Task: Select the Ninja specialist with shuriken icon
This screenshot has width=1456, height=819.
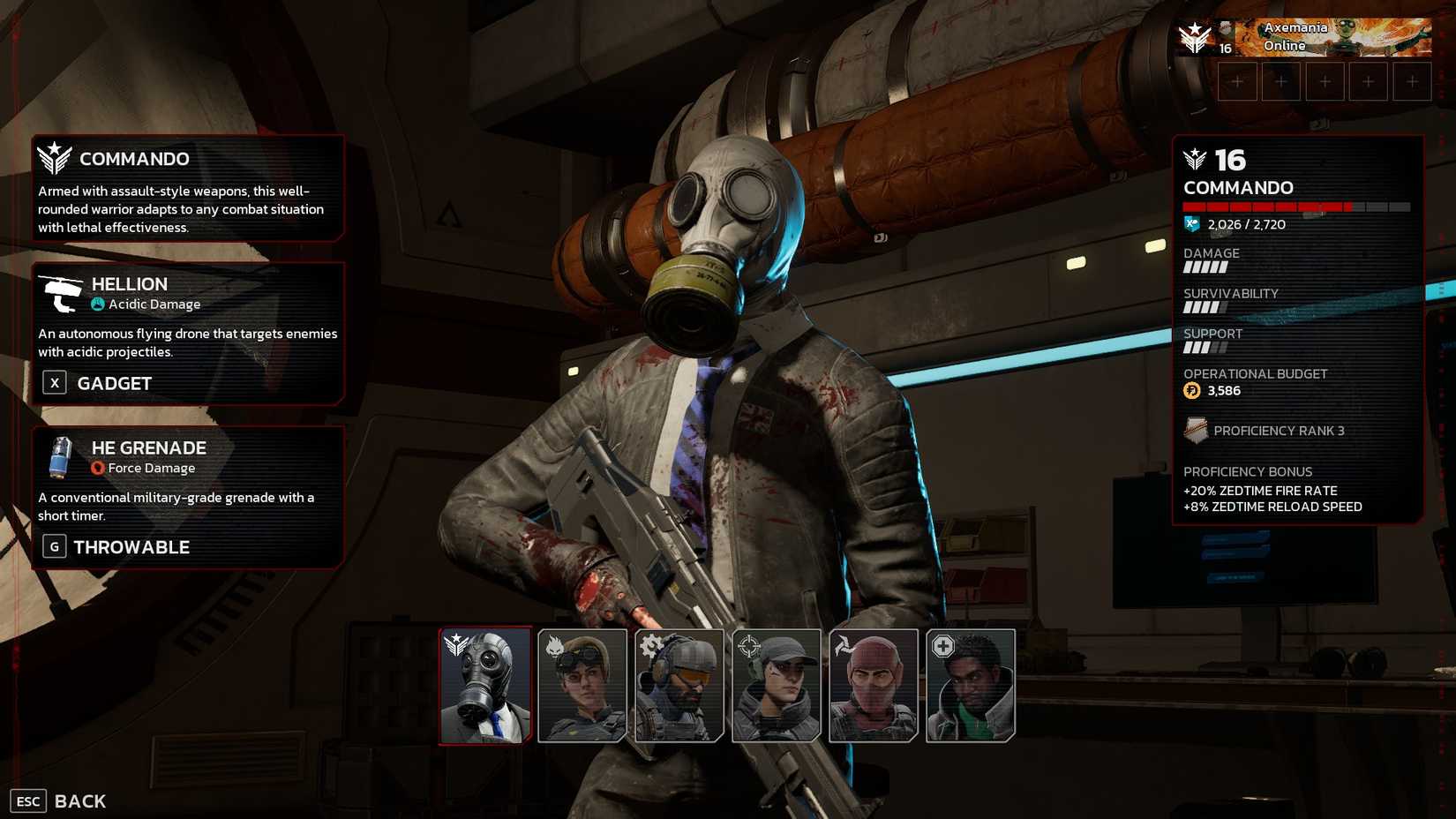Action: (x=872, y=686)
